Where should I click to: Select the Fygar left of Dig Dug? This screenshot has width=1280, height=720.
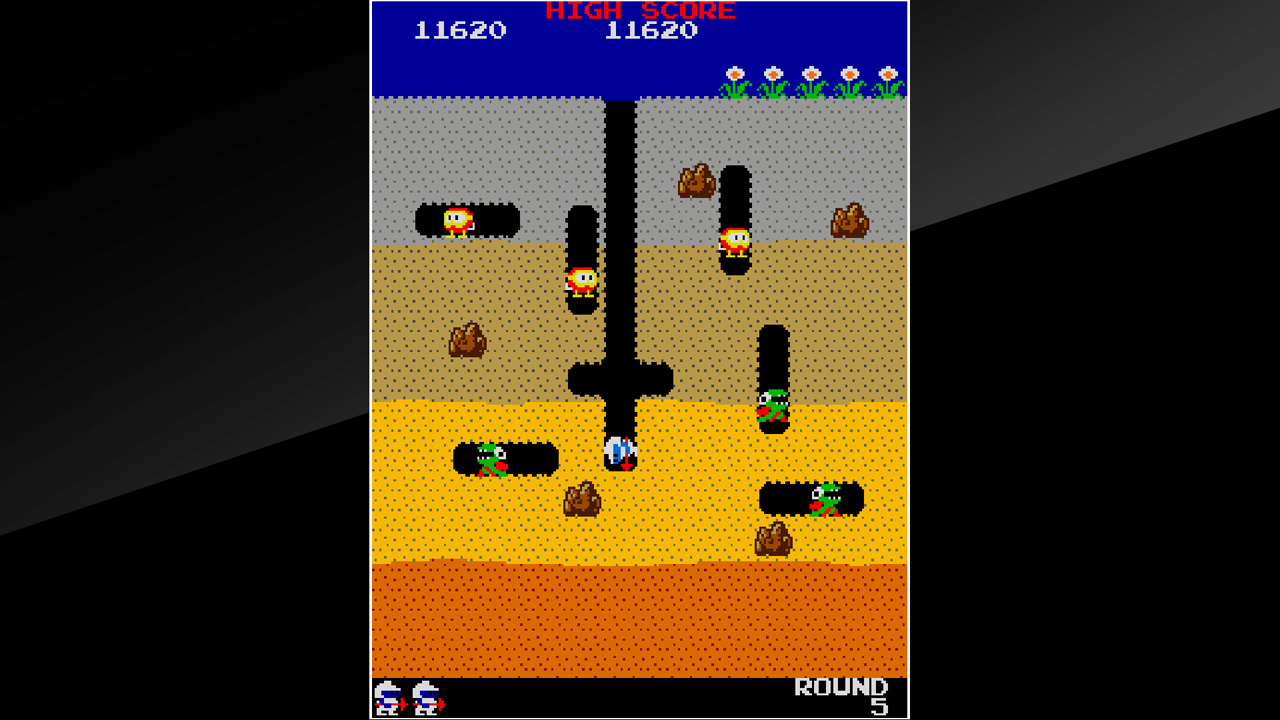tap(492, 460)
